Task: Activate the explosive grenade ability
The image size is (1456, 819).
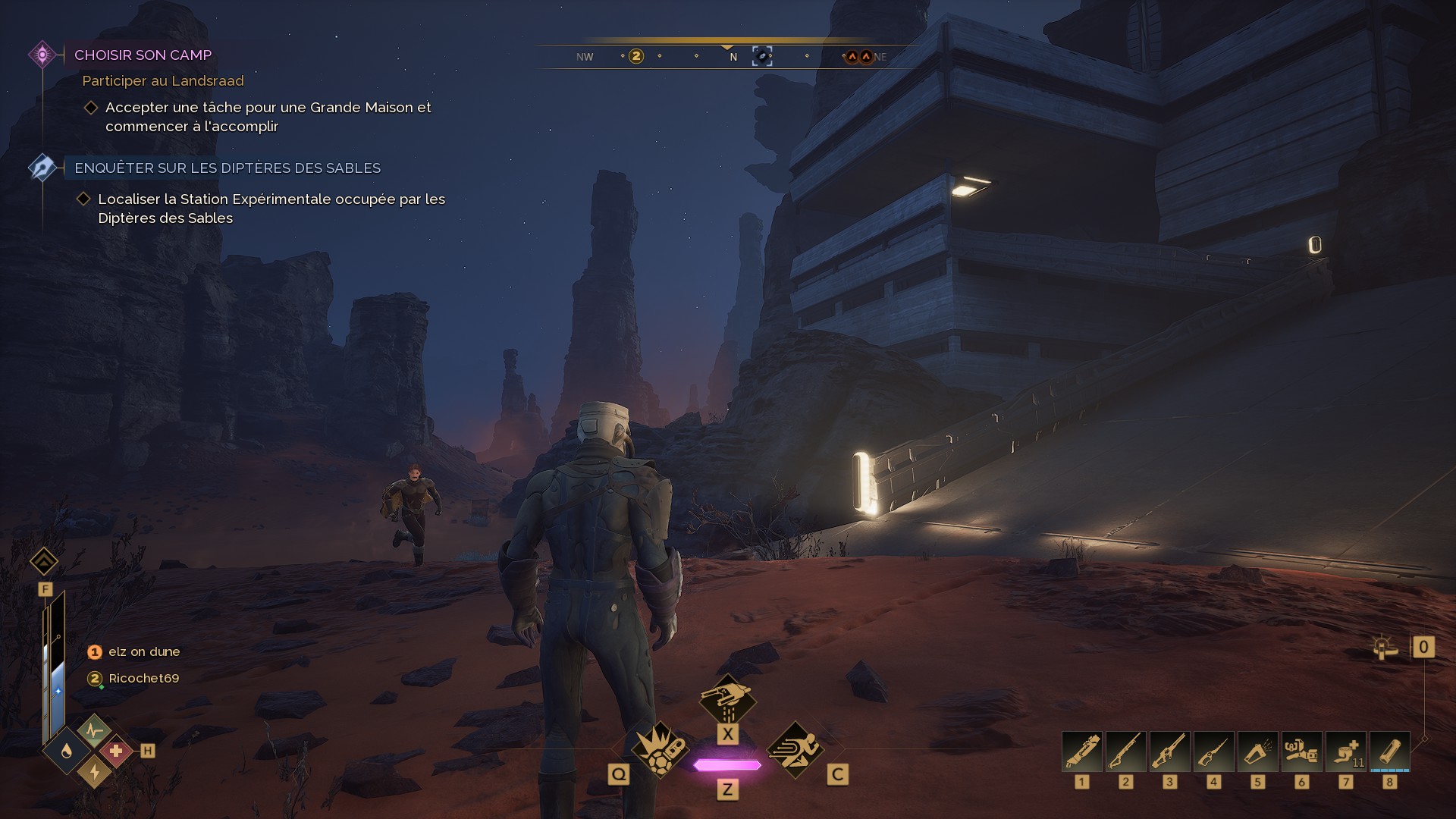Action: click(660, 749)
